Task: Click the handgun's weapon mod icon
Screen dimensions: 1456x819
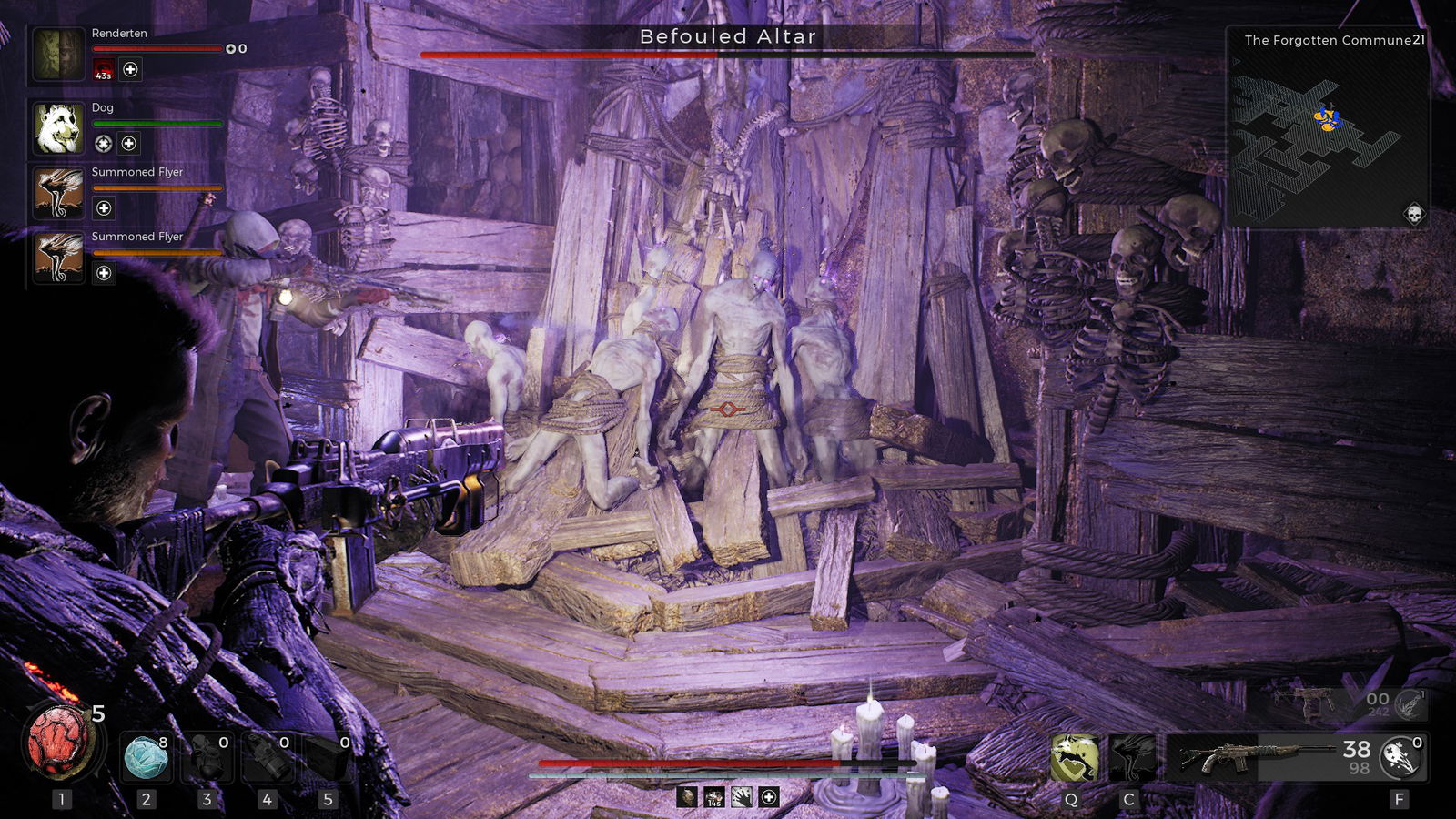Action: pos(1409,703)
